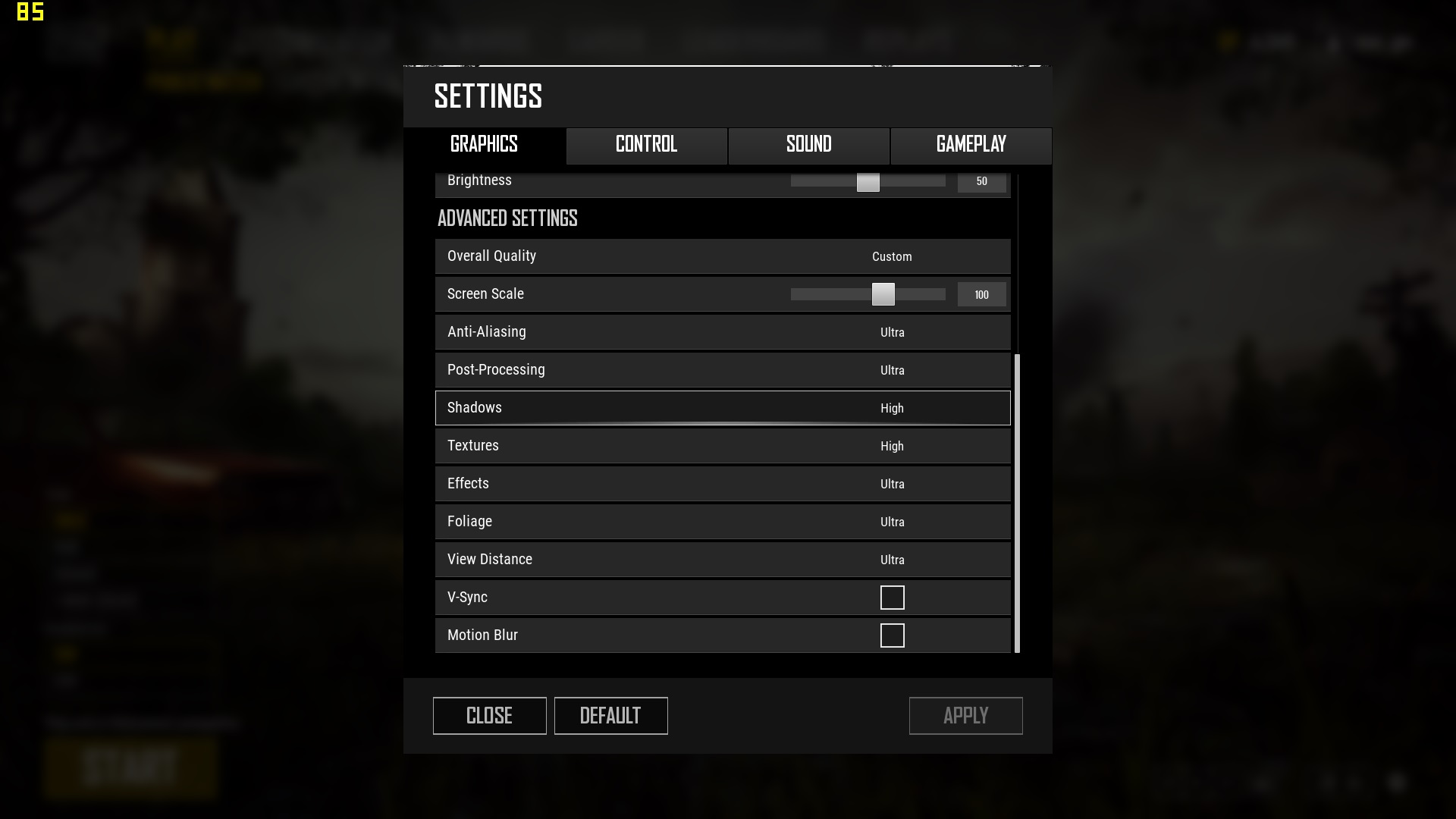
Task: Open the Gameplay settings tab
Action: [x=970, y=146]
